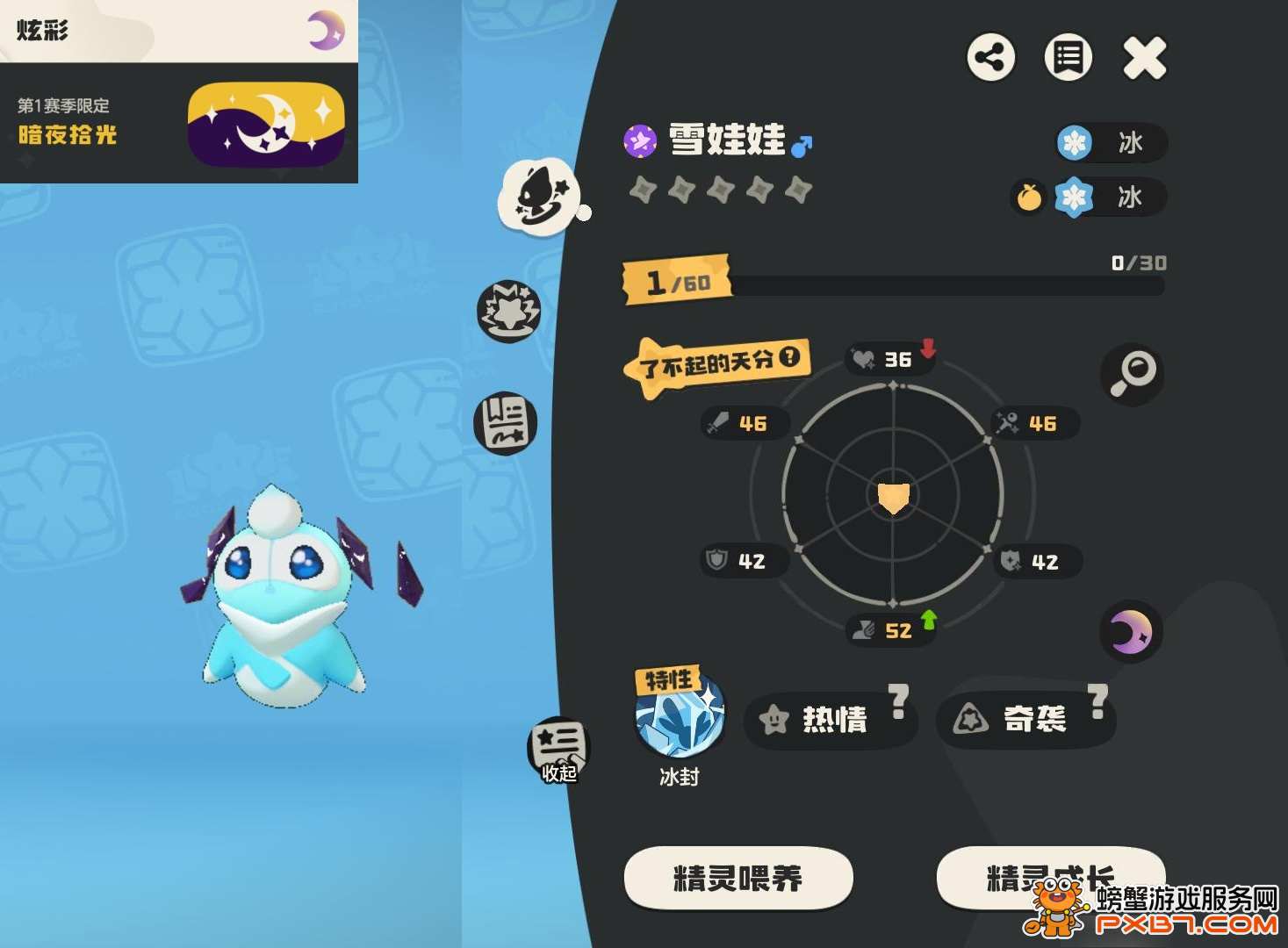Click the five-star rating row under 雪娃娃
This screenshot has height=948, width=1288.
[x=720, y=189]
